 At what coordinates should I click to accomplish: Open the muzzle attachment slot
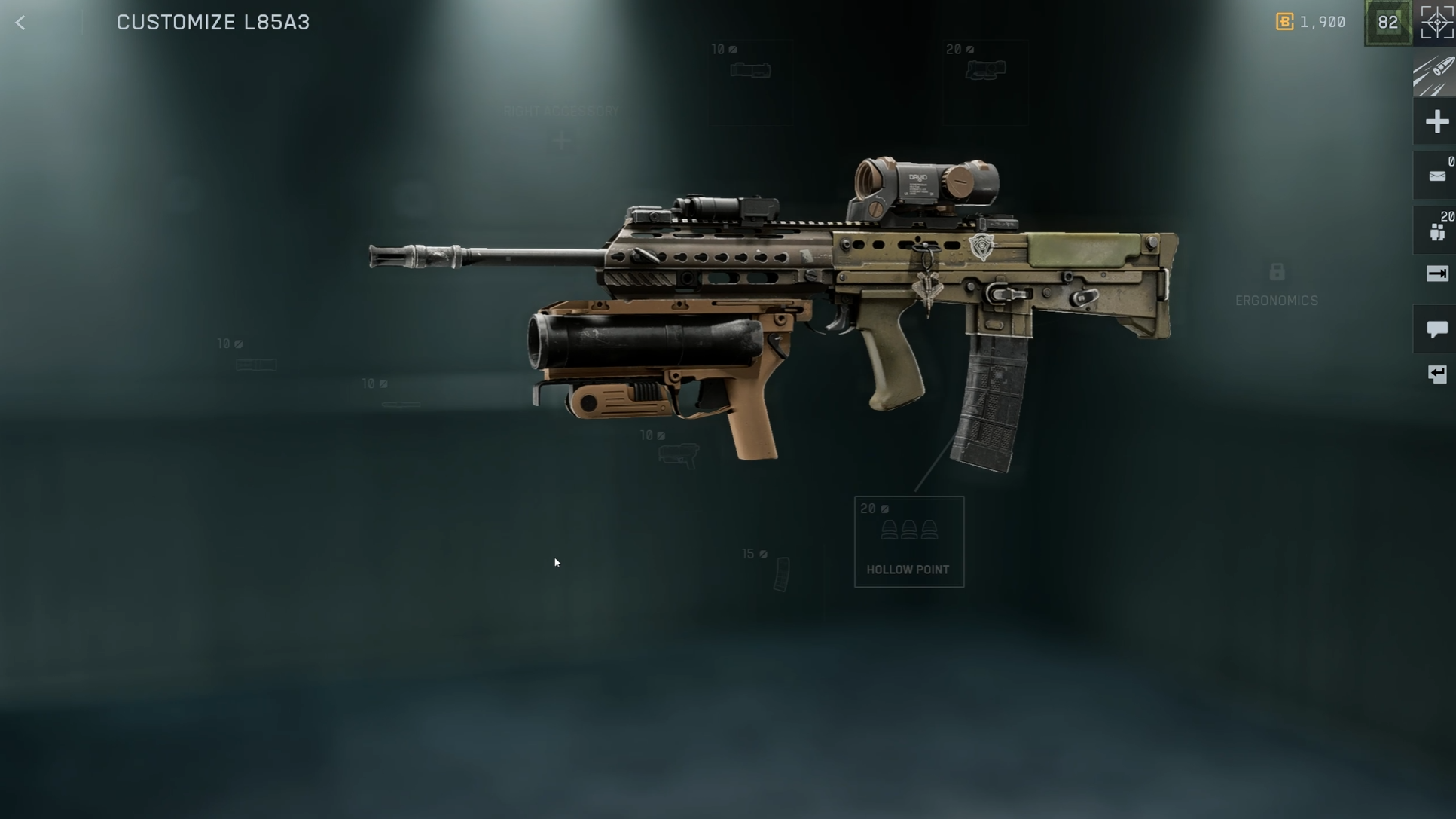click(256, 365)
